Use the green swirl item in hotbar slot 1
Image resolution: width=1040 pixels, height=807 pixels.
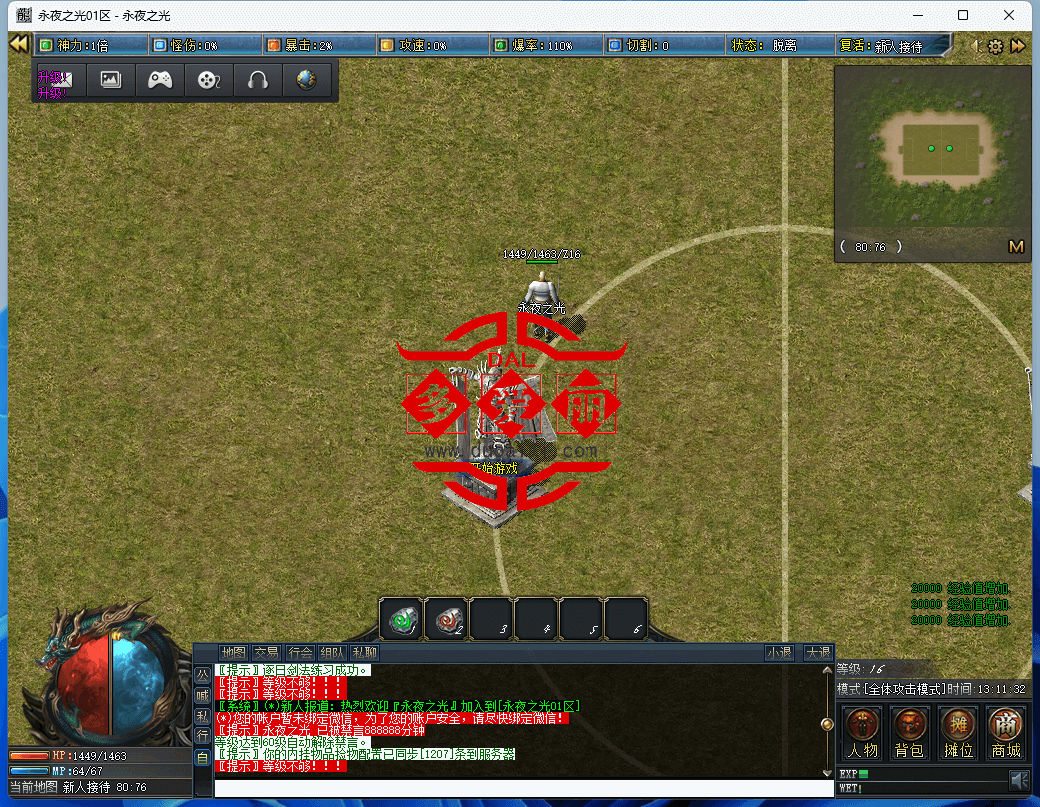pos(401,619)
